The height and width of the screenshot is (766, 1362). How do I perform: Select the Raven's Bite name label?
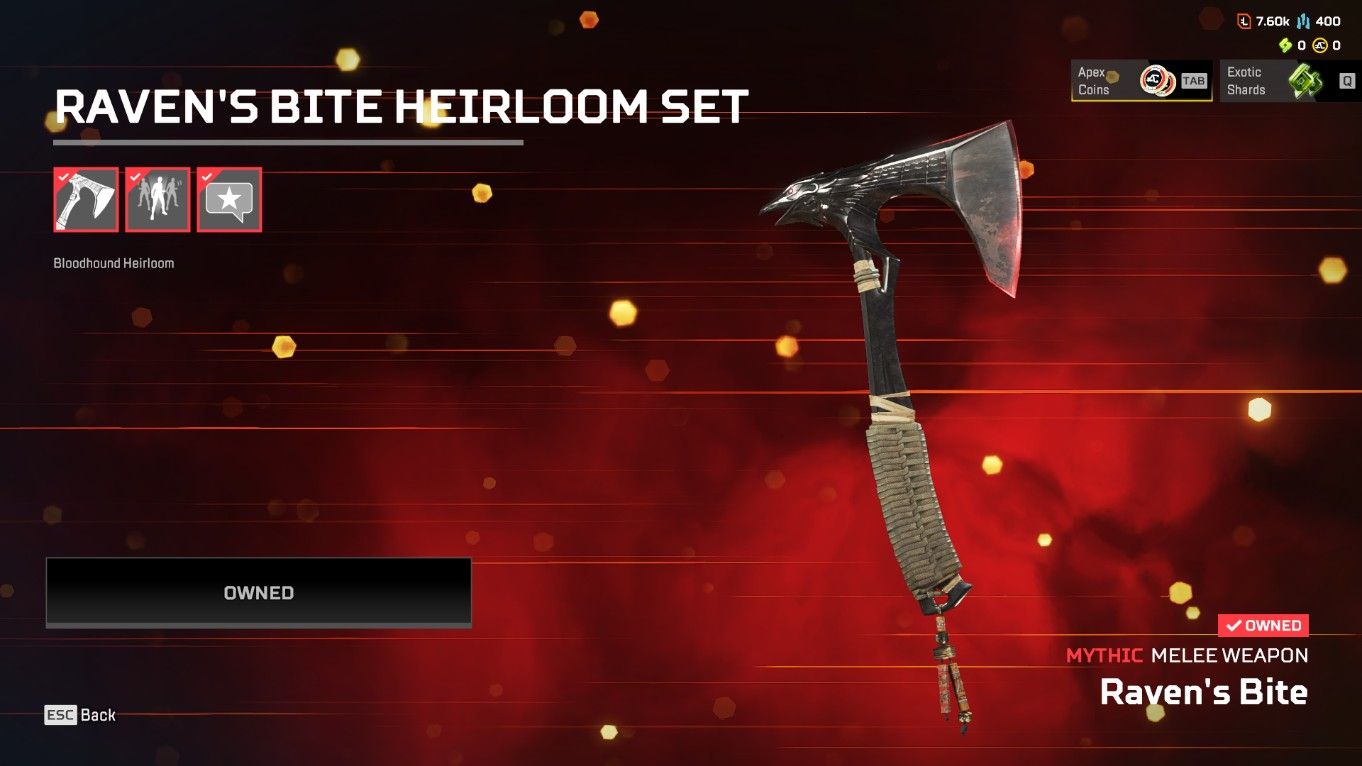click(1203, 691)
